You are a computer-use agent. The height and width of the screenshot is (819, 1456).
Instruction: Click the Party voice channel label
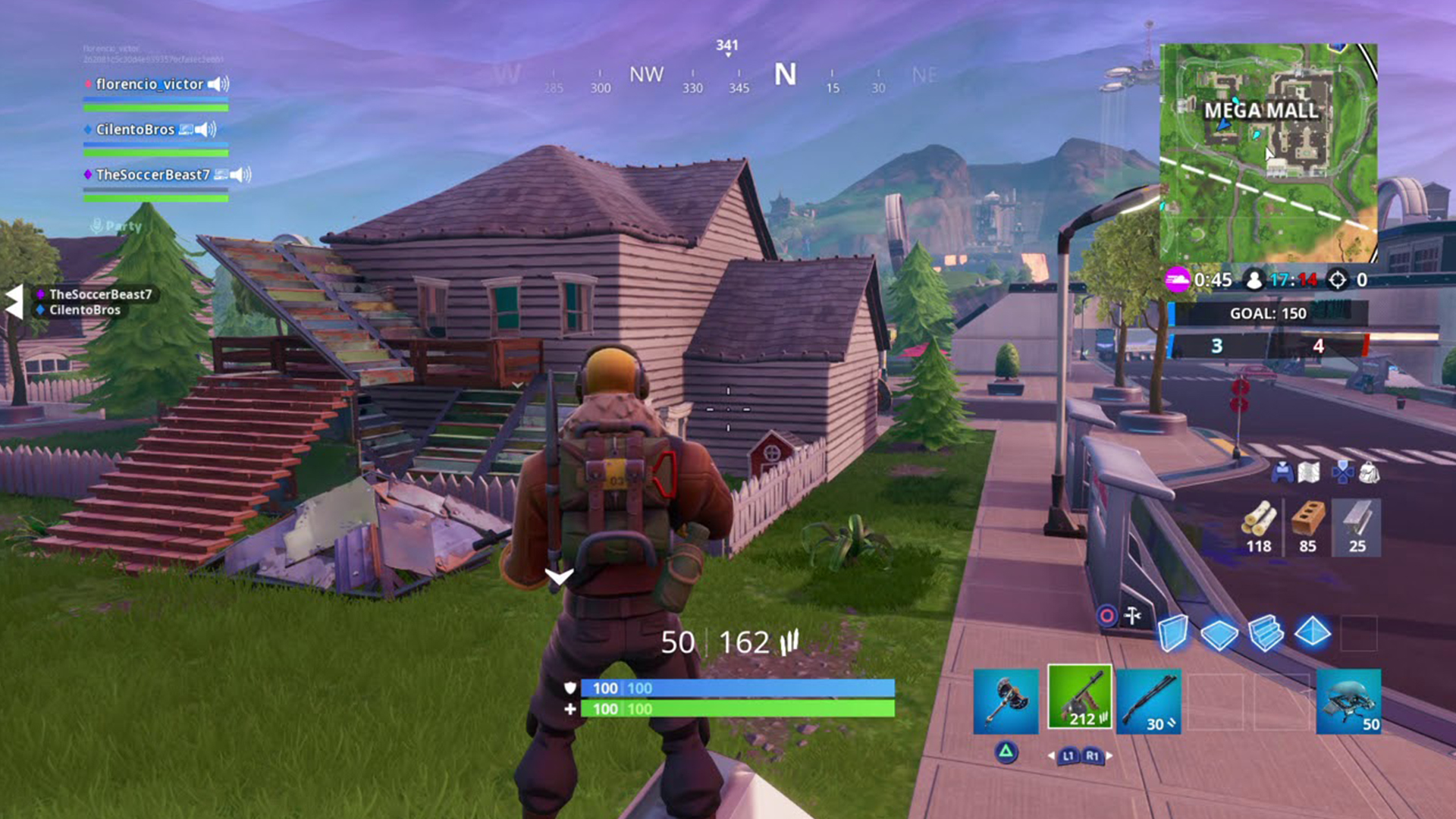tap(120, 227)
